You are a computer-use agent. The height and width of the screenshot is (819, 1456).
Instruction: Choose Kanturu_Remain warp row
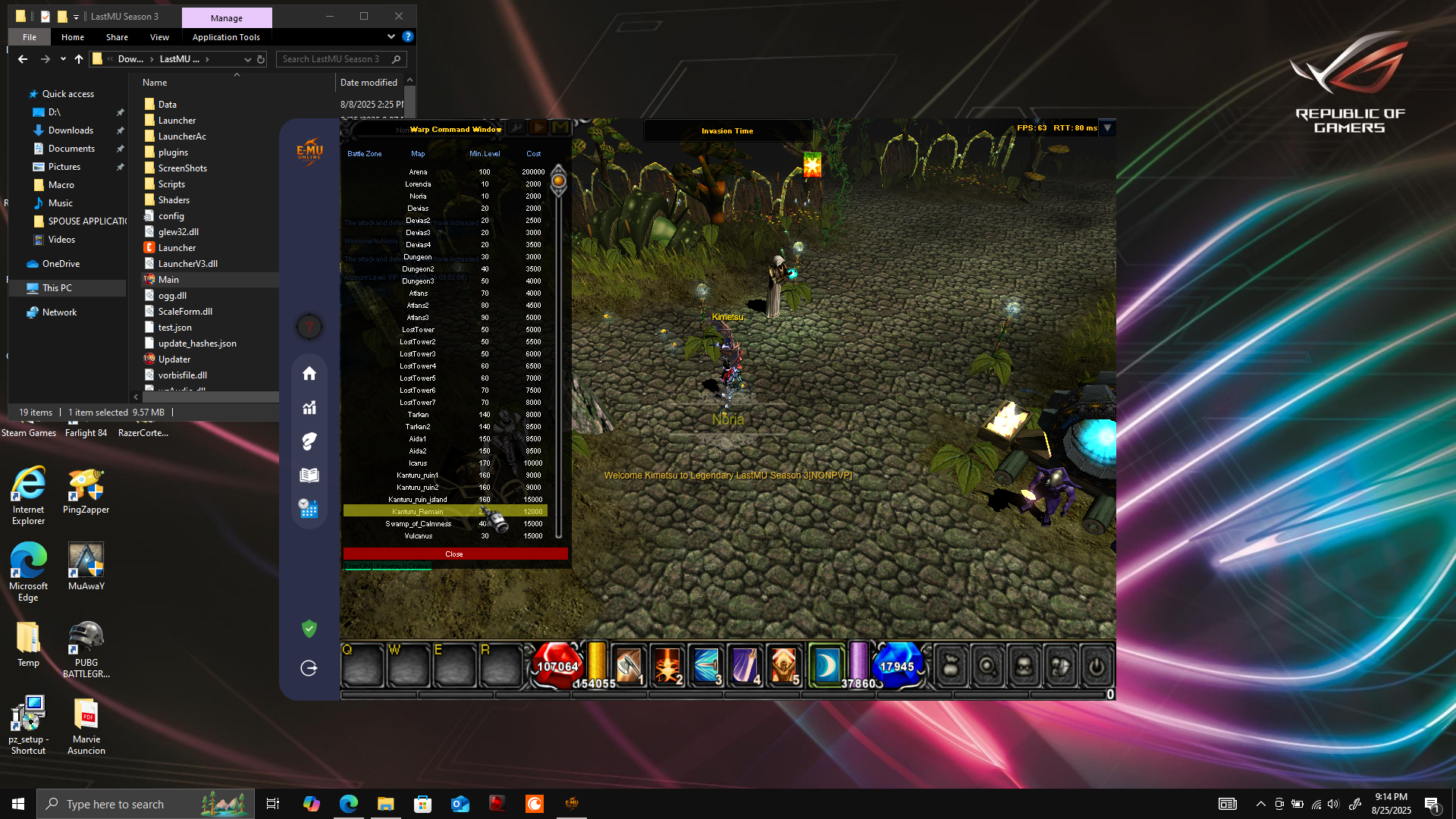coord(419,512)
